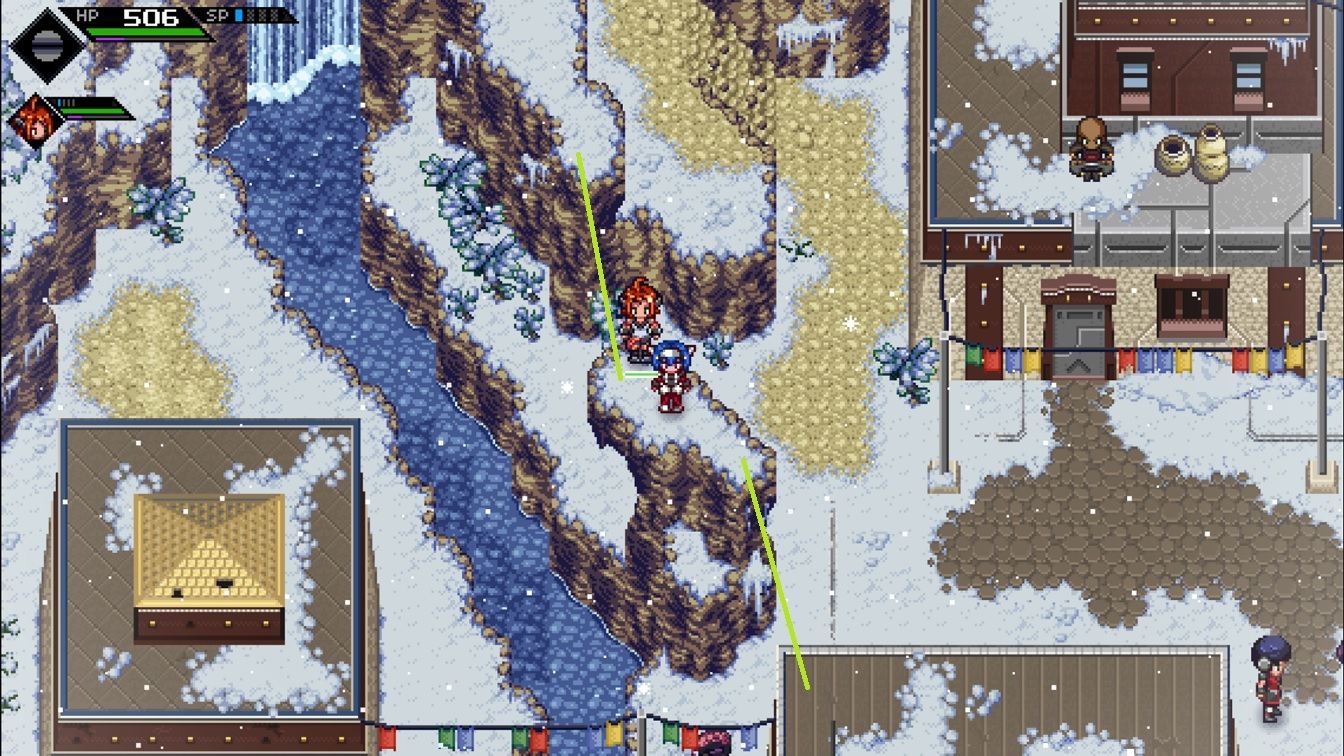Click the Lea player portrait diamond icon
Viewport: 1344px width, 756px height.
[x=47, y=46]
